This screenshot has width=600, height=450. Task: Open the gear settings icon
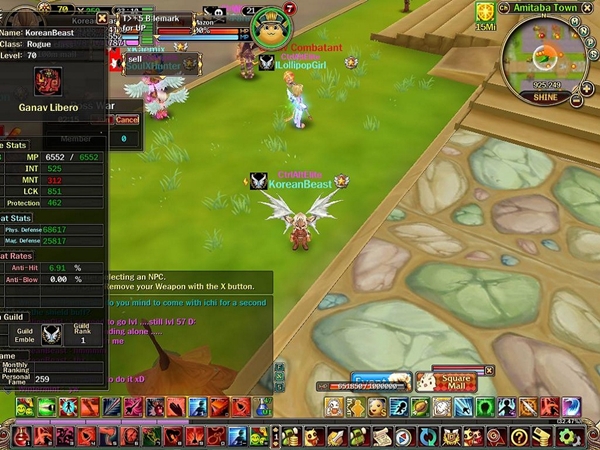568,436
